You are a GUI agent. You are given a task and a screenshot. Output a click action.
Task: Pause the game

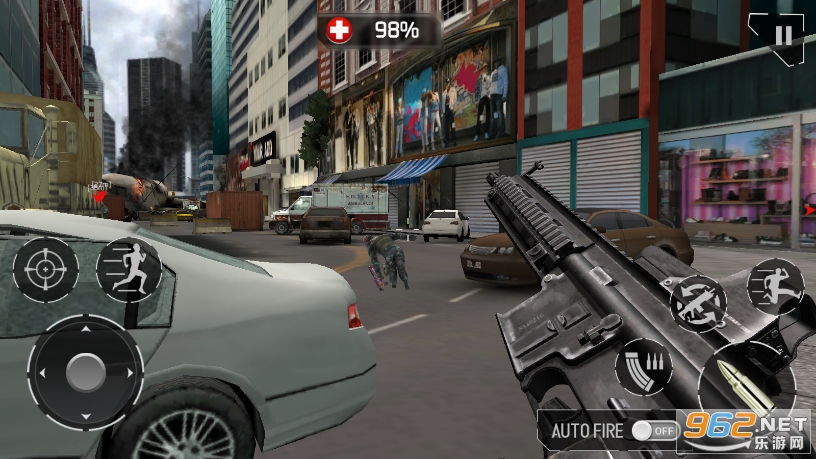[783, 36]
